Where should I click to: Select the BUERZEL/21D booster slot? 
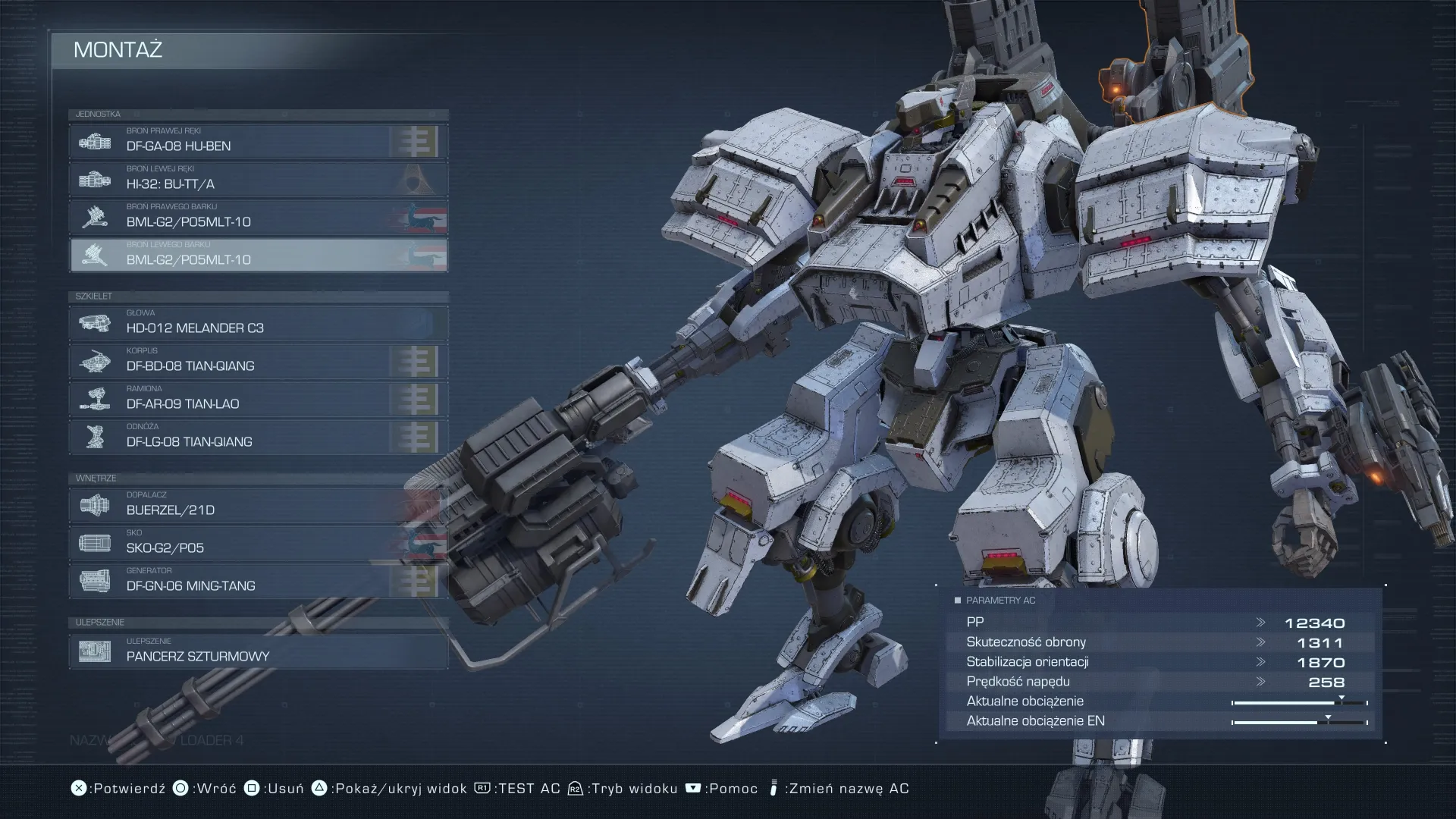pyautogui.click(x=258, y=506)
